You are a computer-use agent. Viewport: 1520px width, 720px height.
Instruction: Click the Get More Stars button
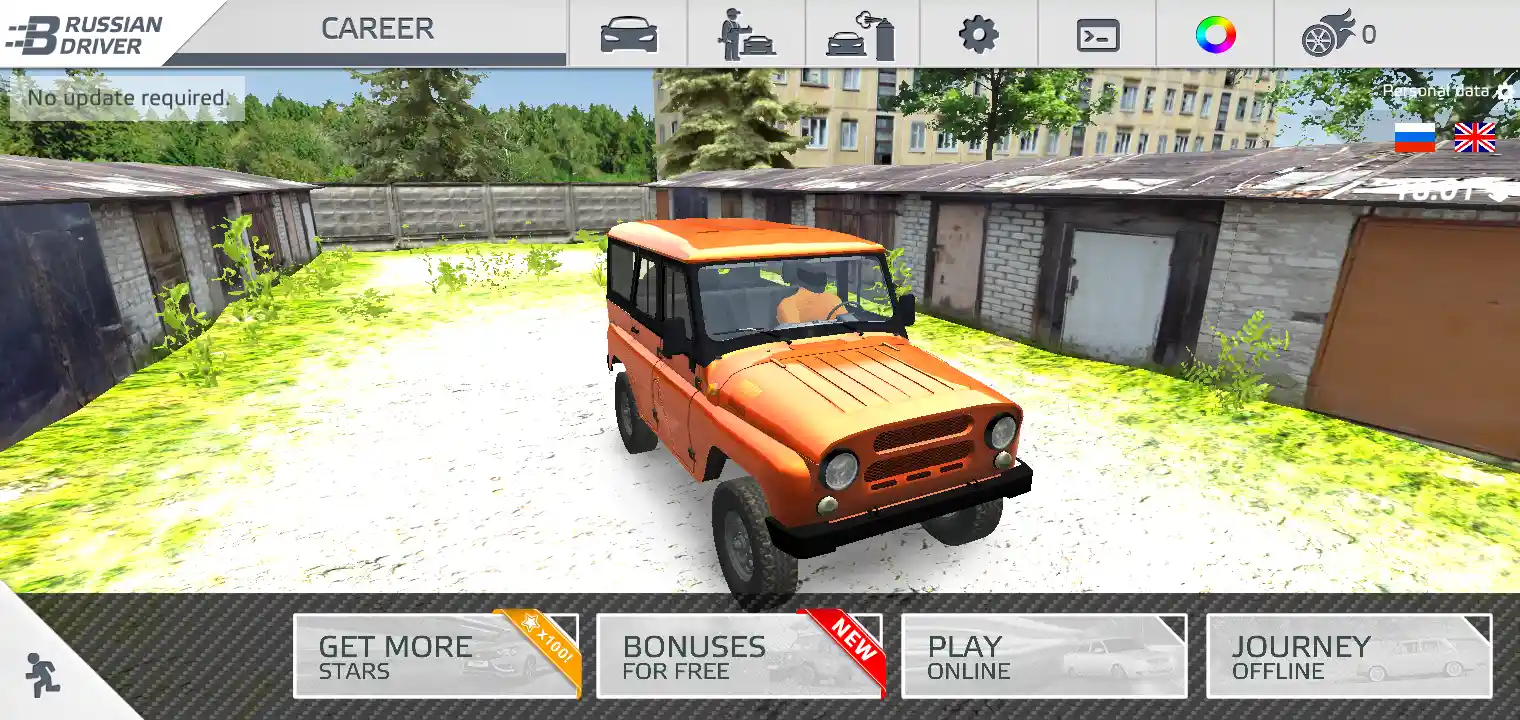click(436, 656)
